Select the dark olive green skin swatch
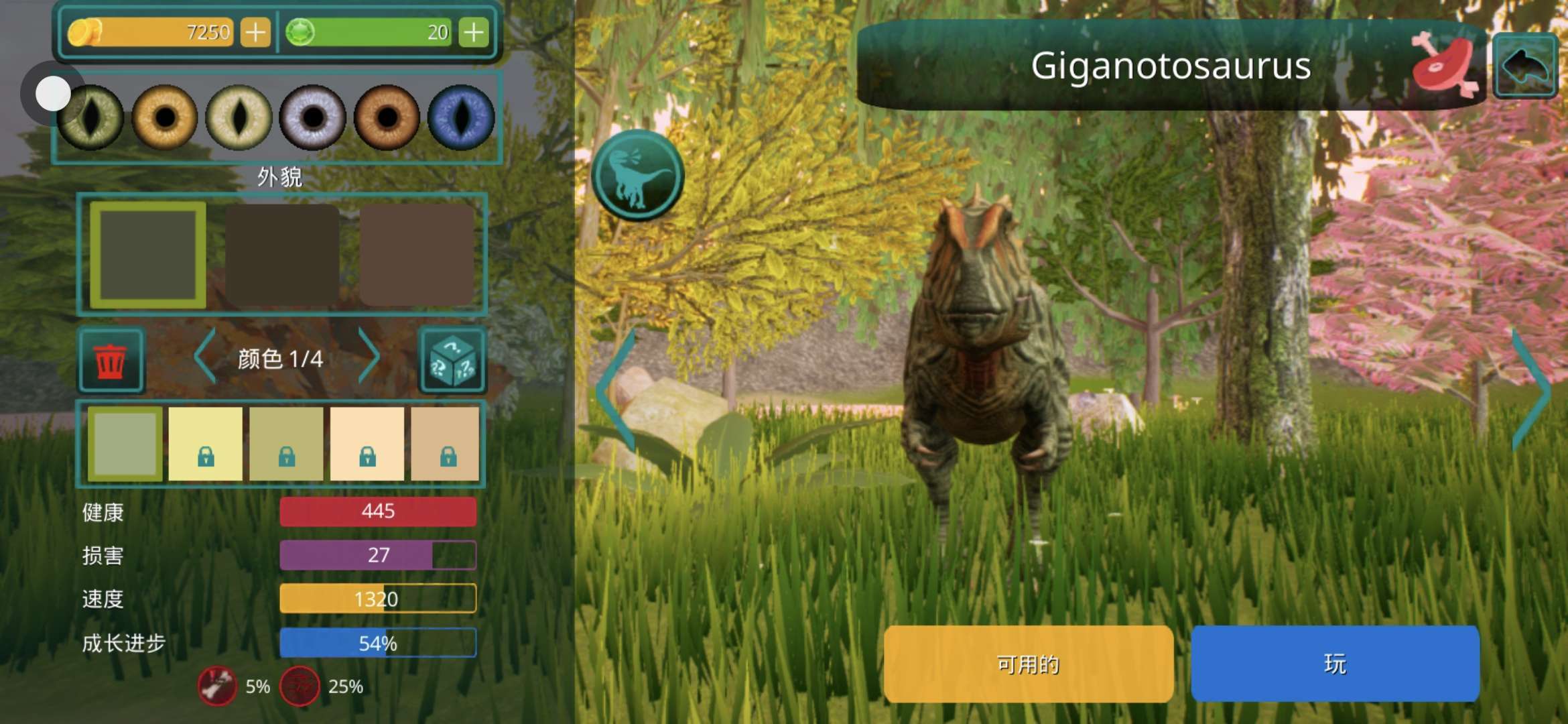Image resolution: width=1568 pixels, height=724 pixels. [x=148, y=255]
